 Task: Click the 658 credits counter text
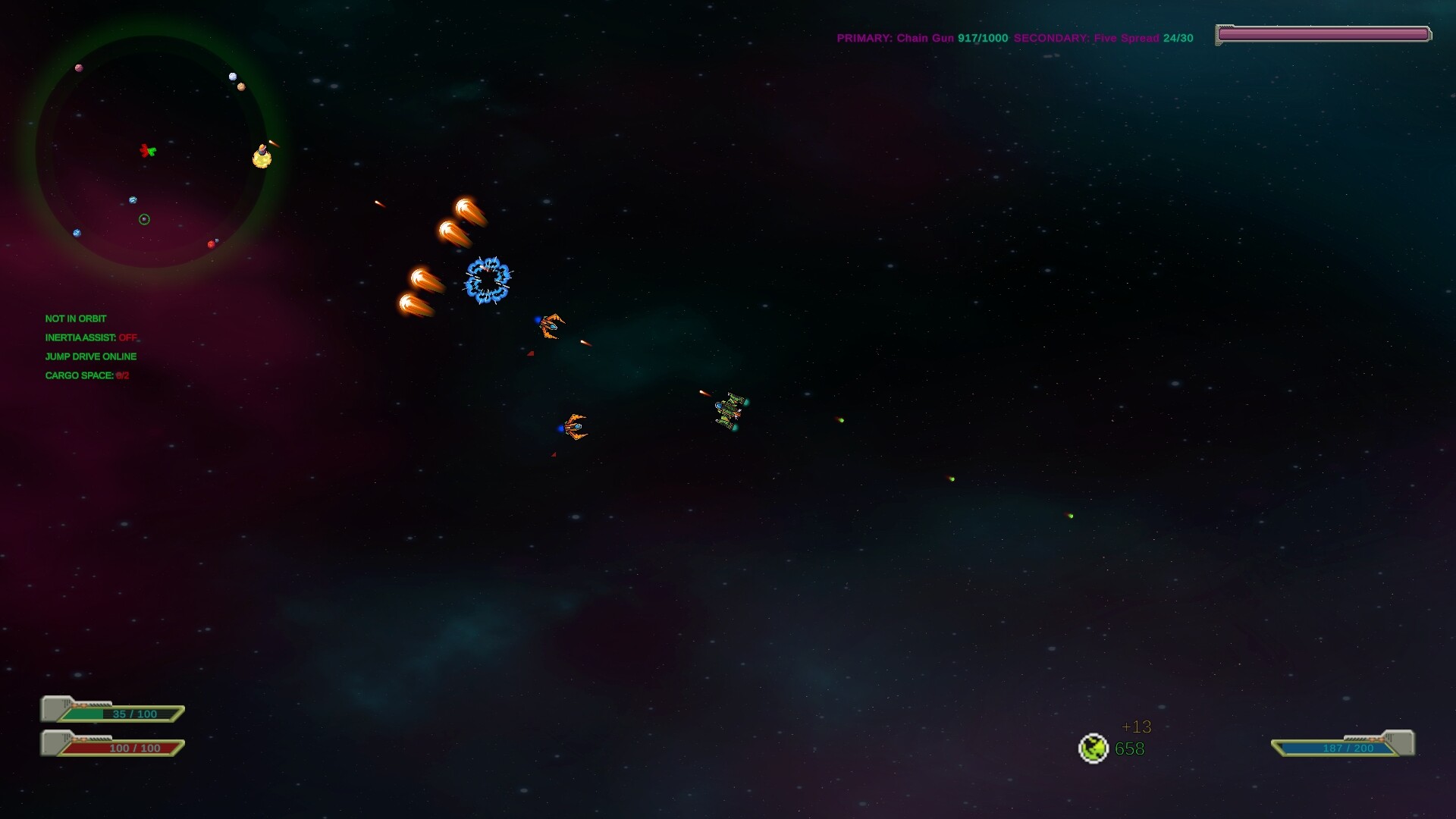pos(1128,748)
